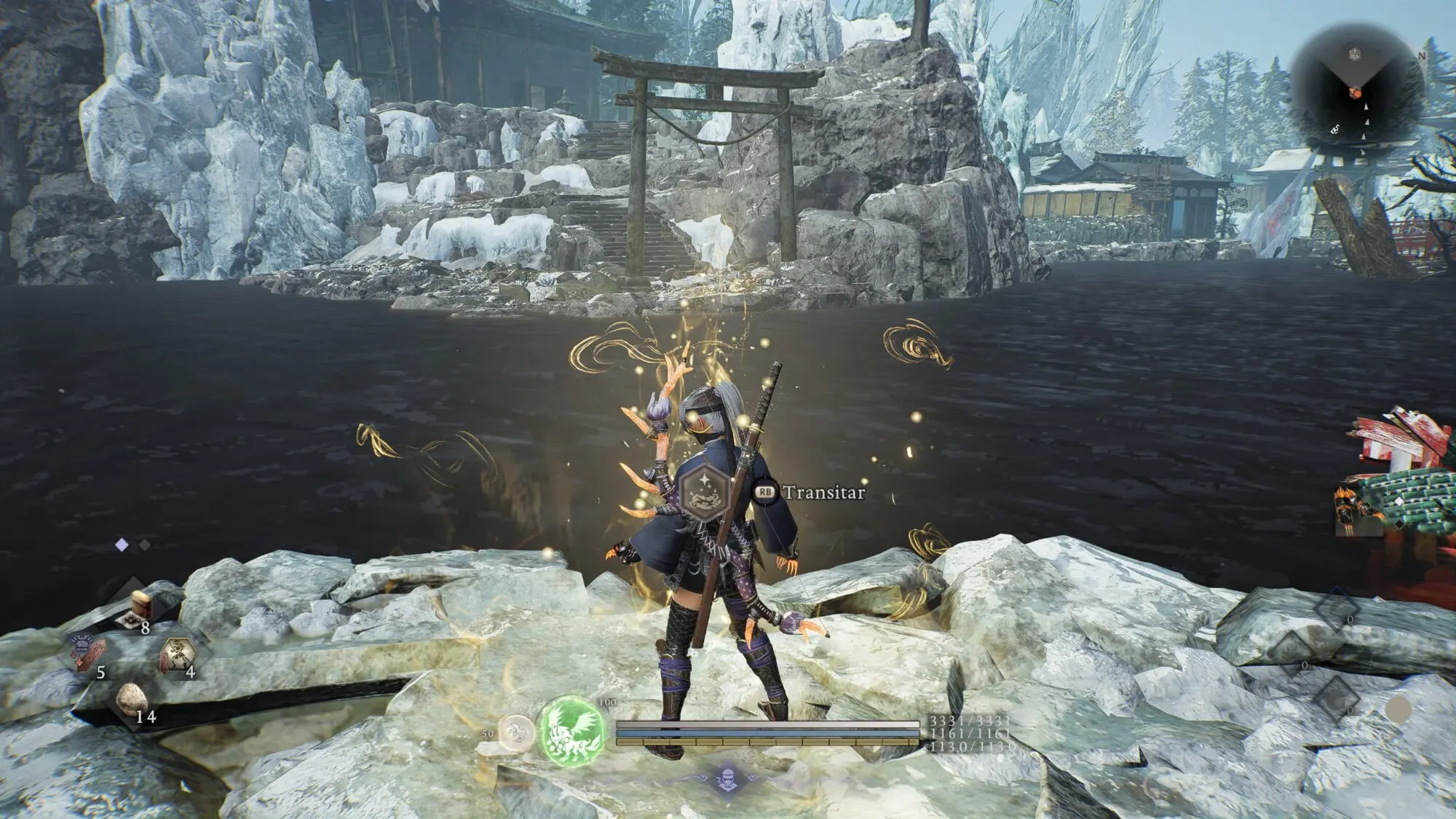The height and width of the screenshot is (819, 1456).
Task: Select the hexagonal marker on the minimap
Action: pos(1354,53)
